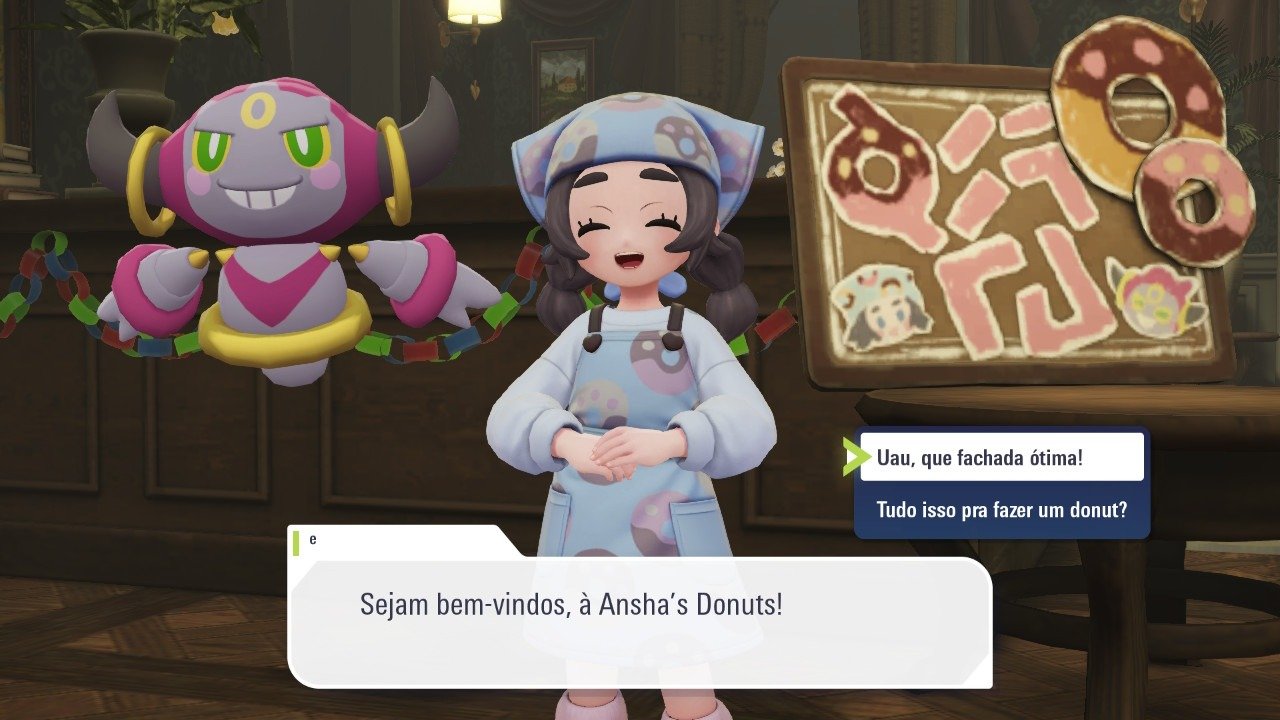Select "Tudo isso pra fazer um donut?" option

[x=1001, y=510]
